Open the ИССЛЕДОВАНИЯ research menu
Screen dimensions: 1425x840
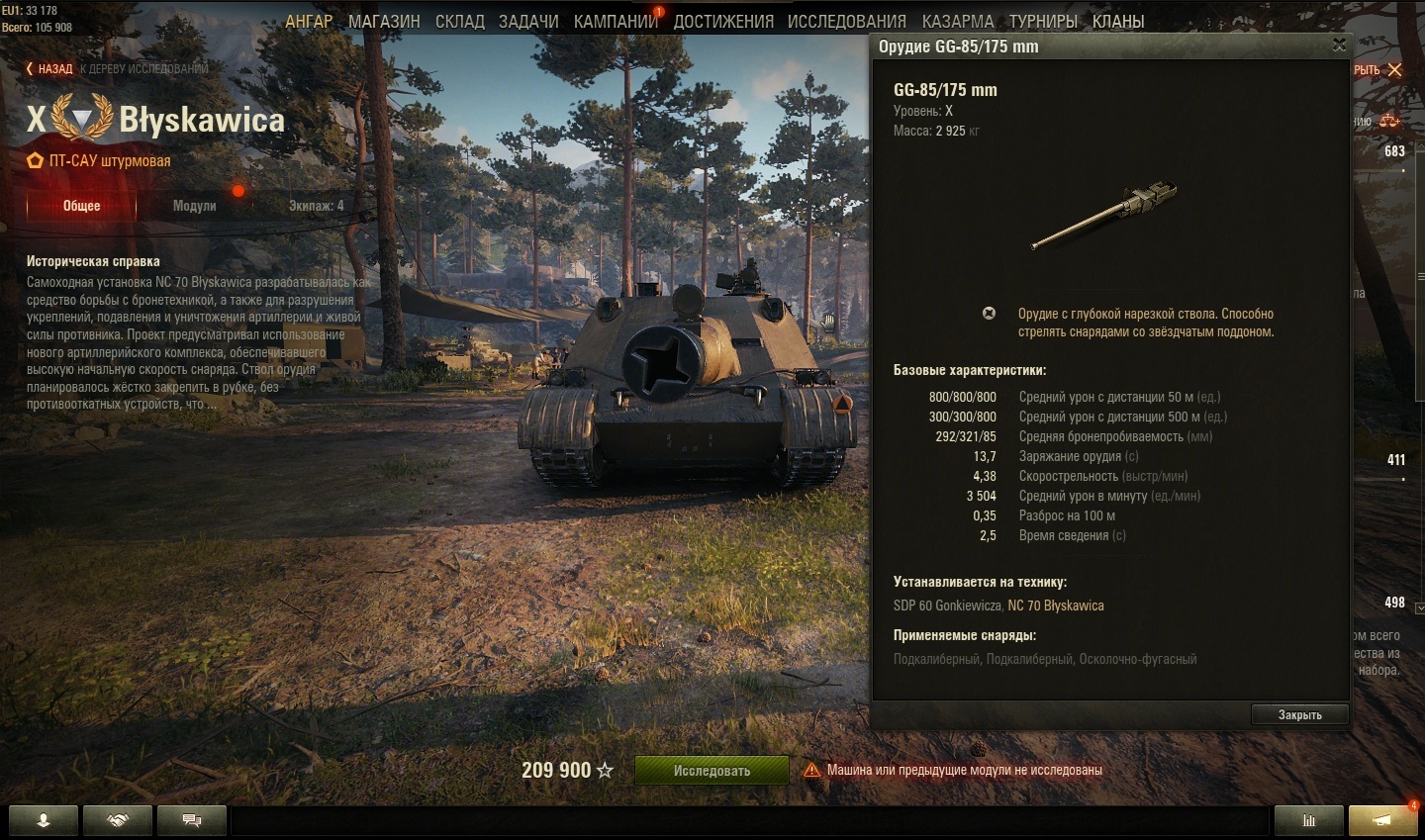pyautogui.click(x=846, y=21)
